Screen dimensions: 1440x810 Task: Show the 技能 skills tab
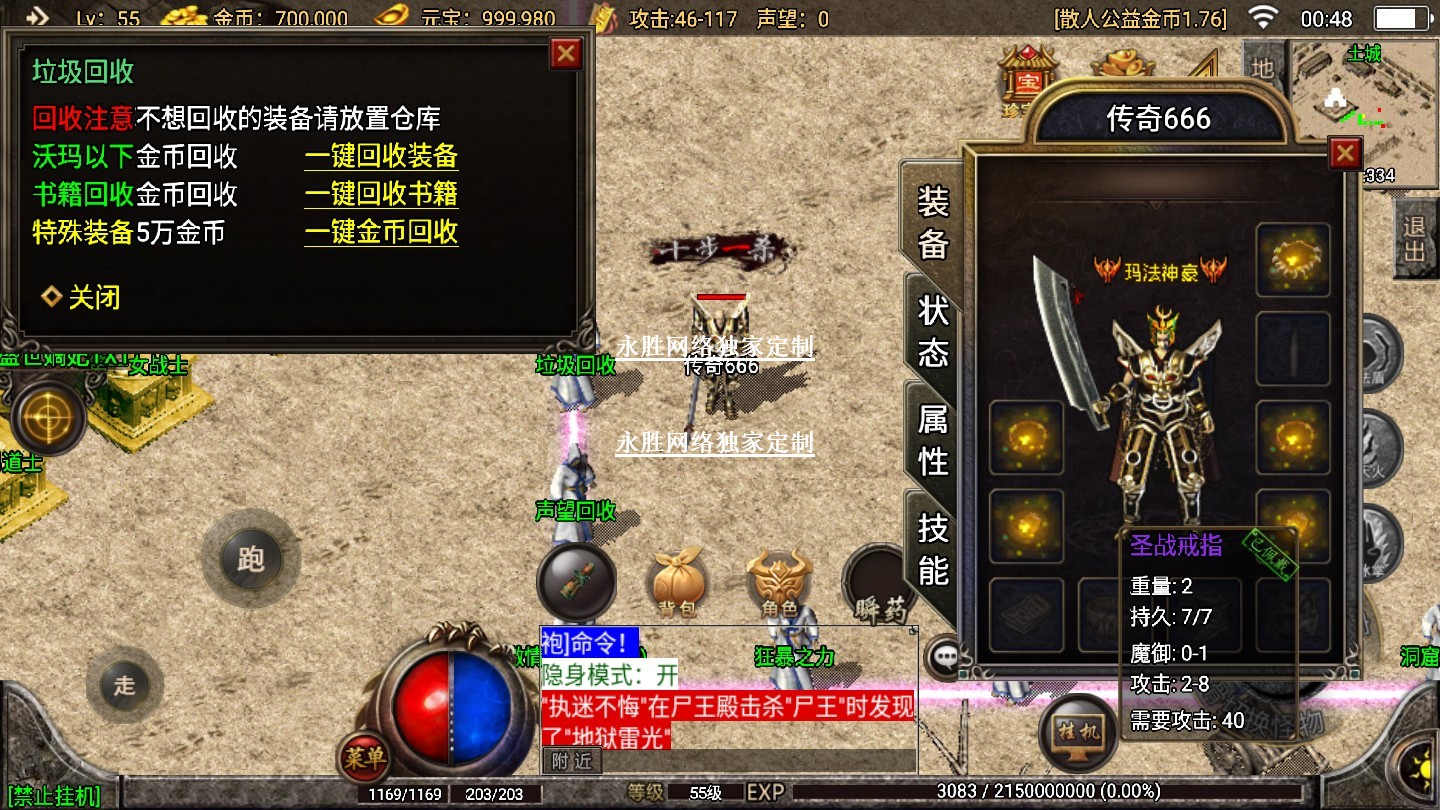click(x=932, y=549)
